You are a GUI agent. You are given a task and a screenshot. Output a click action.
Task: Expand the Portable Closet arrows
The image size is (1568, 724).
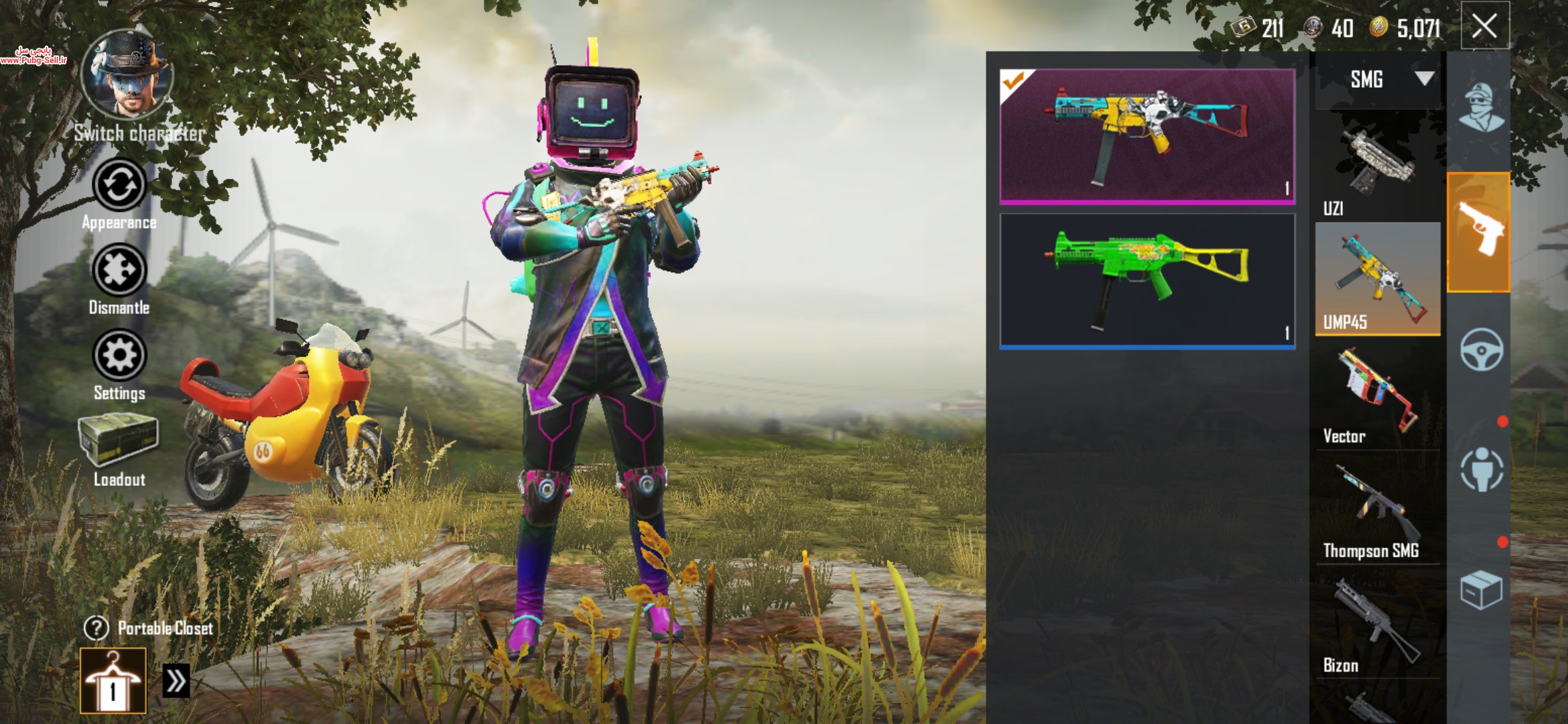176,681
